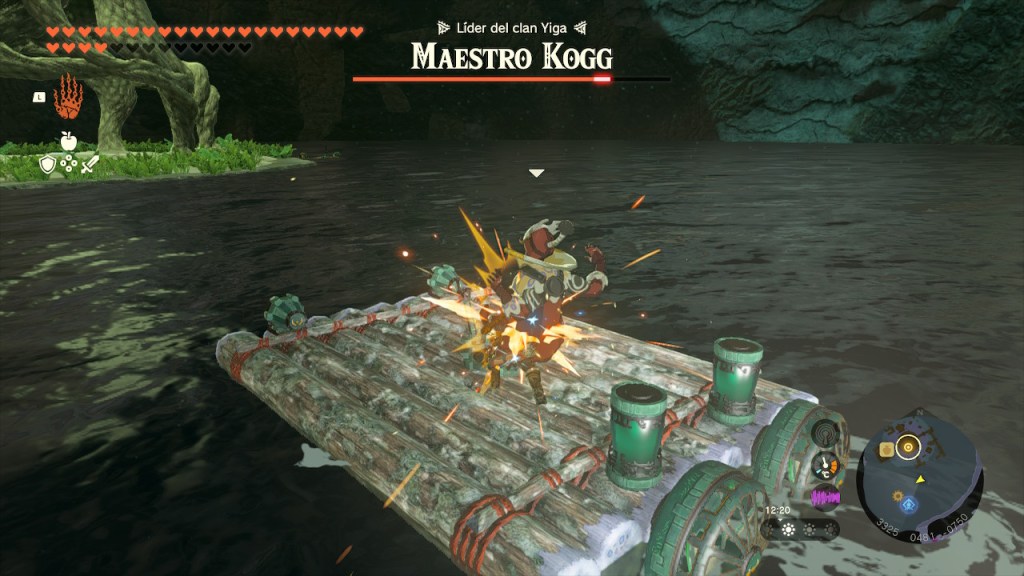Click the purple noise level indicator
This screenshot has height=576, width=1024.
pyautogui.click(x=825, y=497)
